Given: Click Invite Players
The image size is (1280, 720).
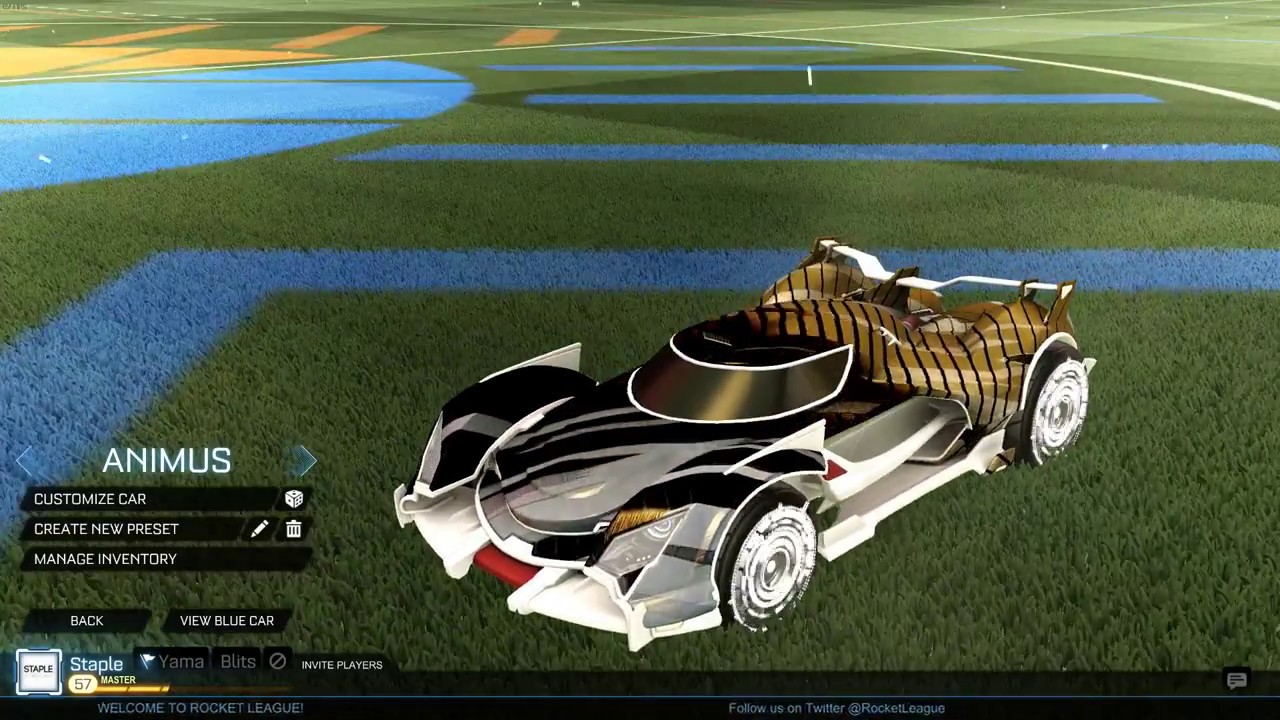Looking at the screenshot, I should tap(342, 665).
